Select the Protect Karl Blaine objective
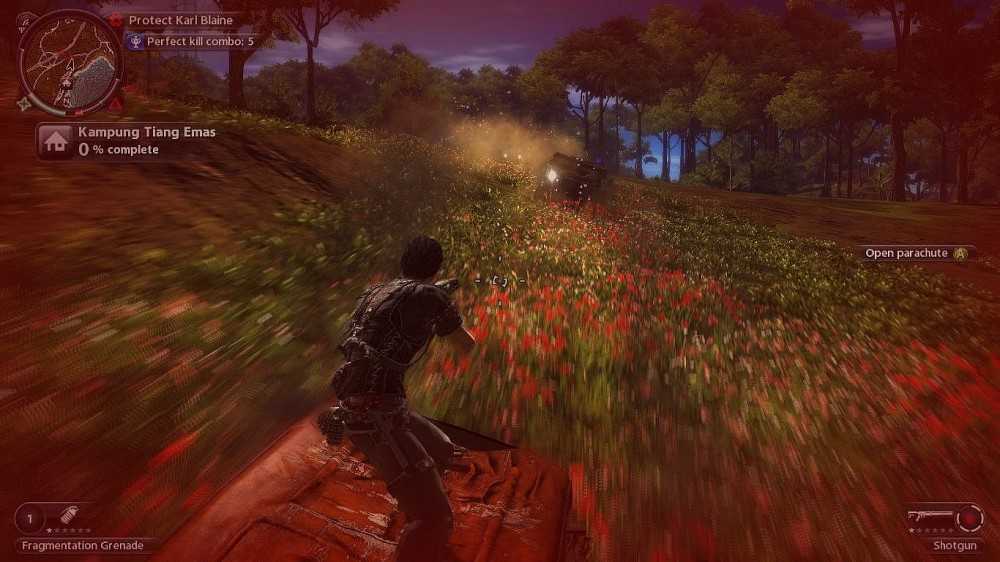The height and width of the screenshot is (562, 1000). (180, 20)
